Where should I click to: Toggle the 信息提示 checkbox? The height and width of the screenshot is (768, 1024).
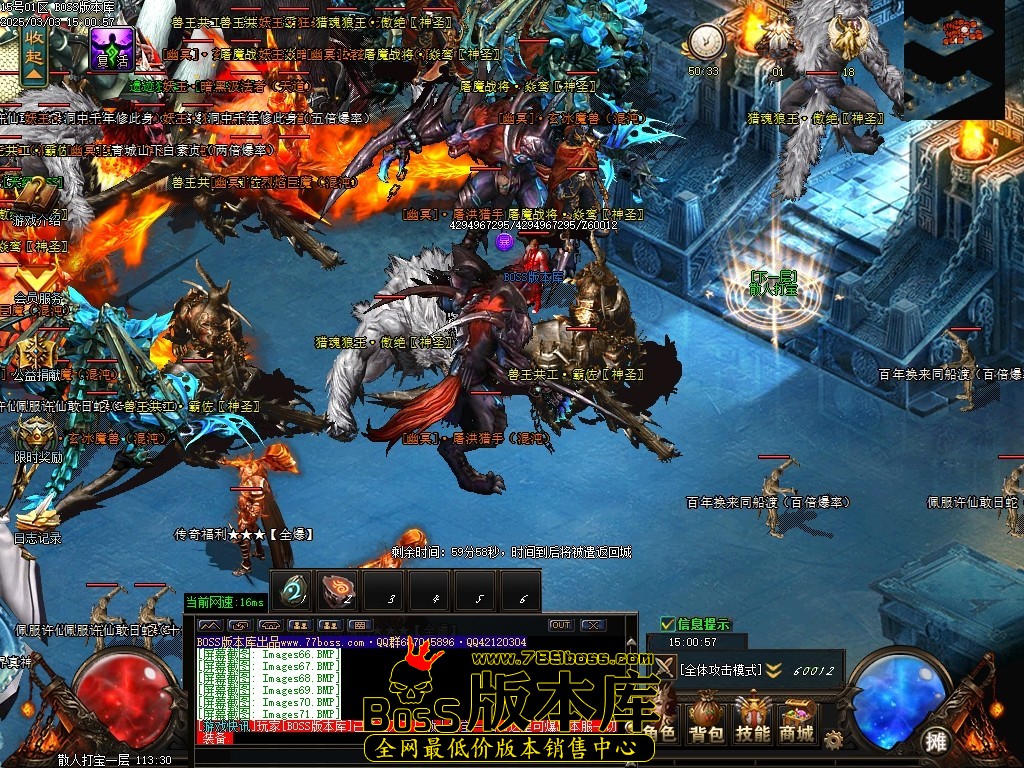668,624
